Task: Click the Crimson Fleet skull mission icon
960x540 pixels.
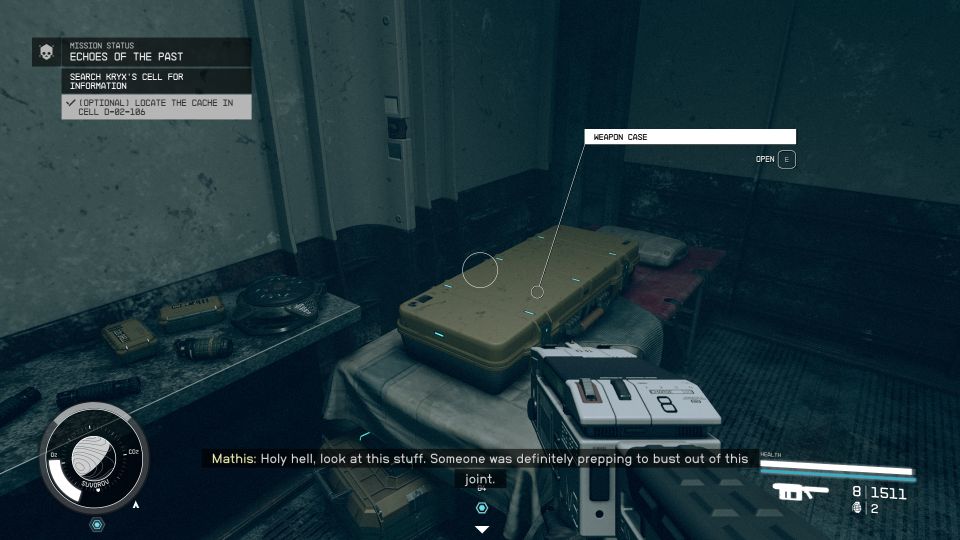Action: [46, 52]
